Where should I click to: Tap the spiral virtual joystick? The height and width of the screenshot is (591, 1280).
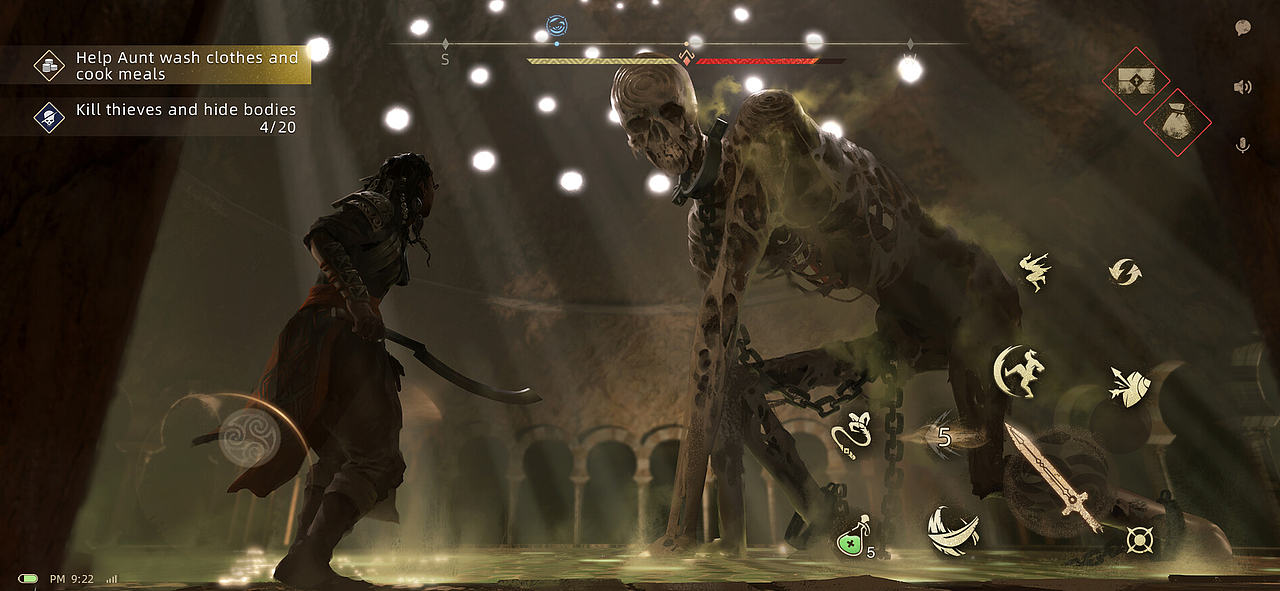coord(249,438)
